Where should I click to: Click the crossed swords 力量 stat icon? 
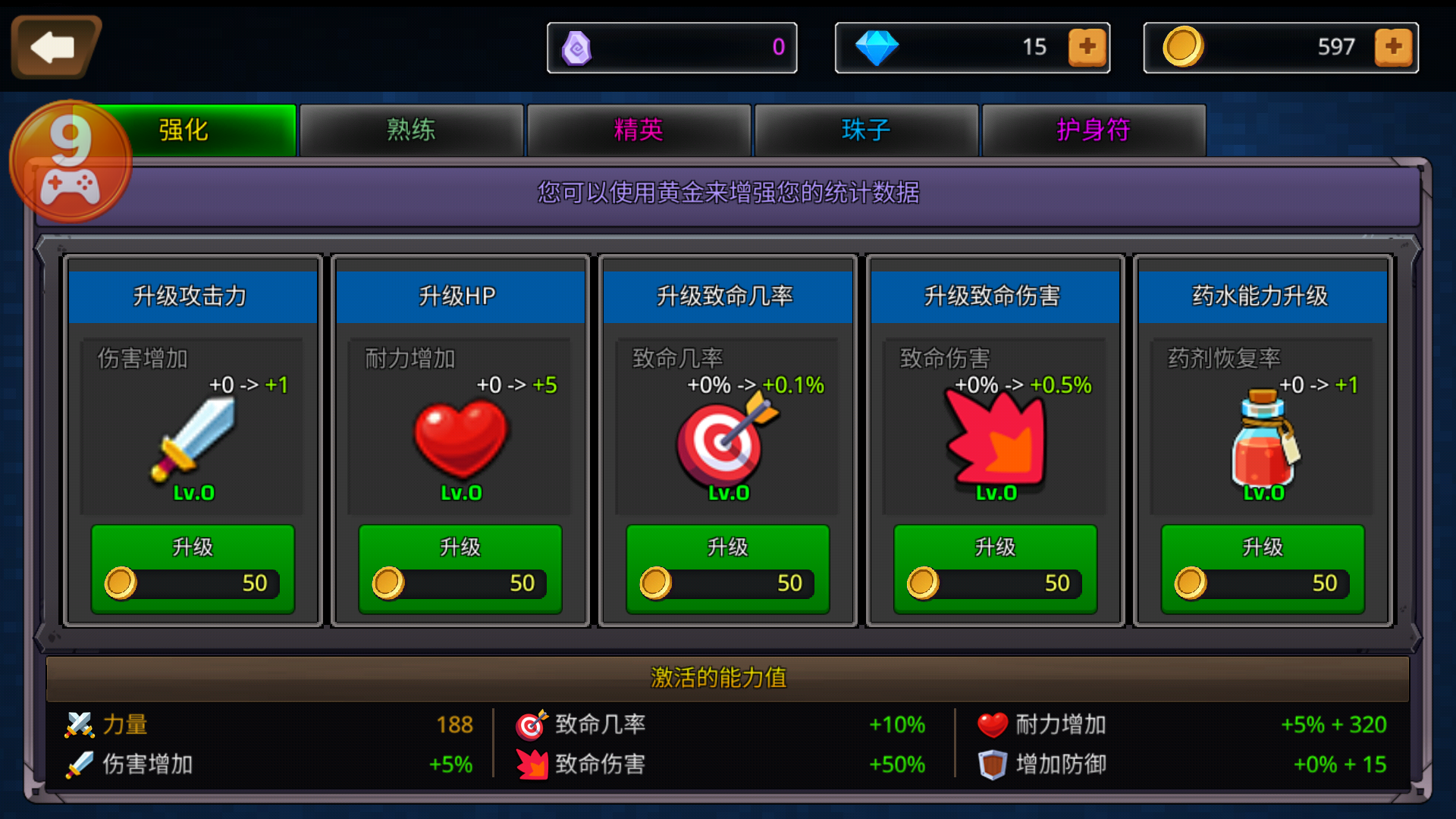click(x=79, y=724)
